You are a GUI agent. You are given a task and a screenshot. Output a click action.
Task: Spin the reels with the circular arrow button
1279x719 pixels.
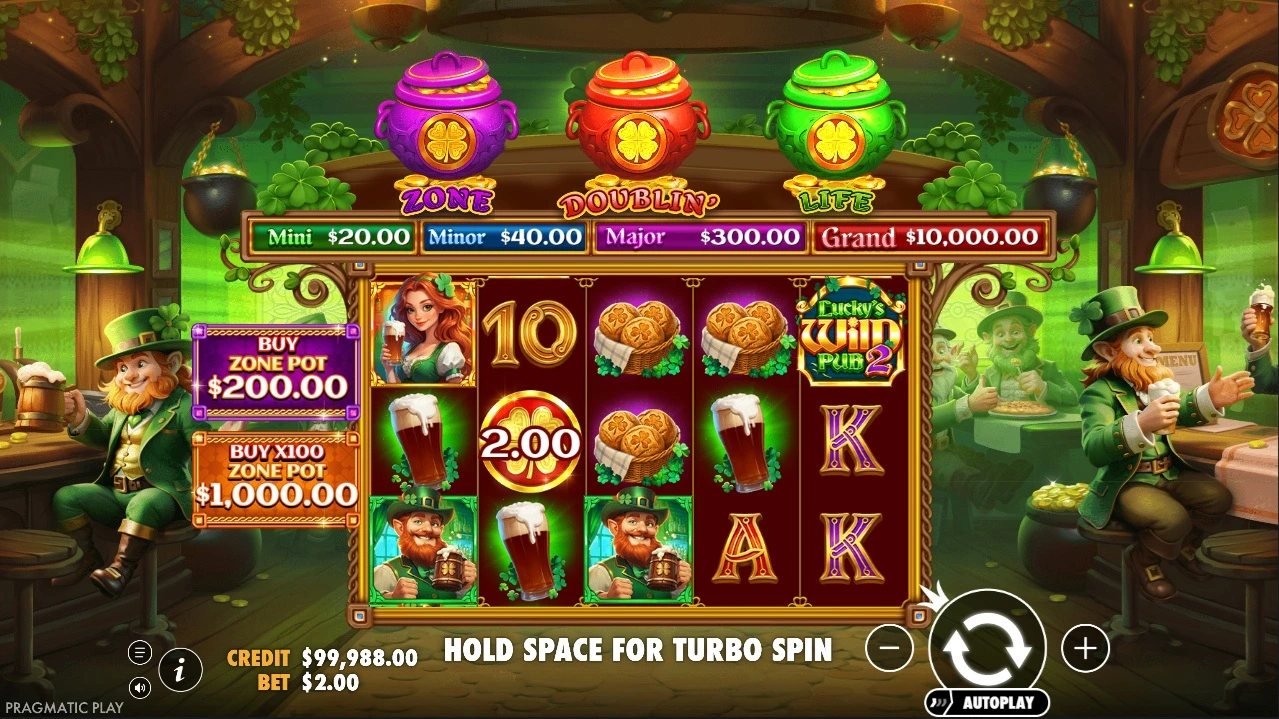pyautogui.click(x=987, y=647)
